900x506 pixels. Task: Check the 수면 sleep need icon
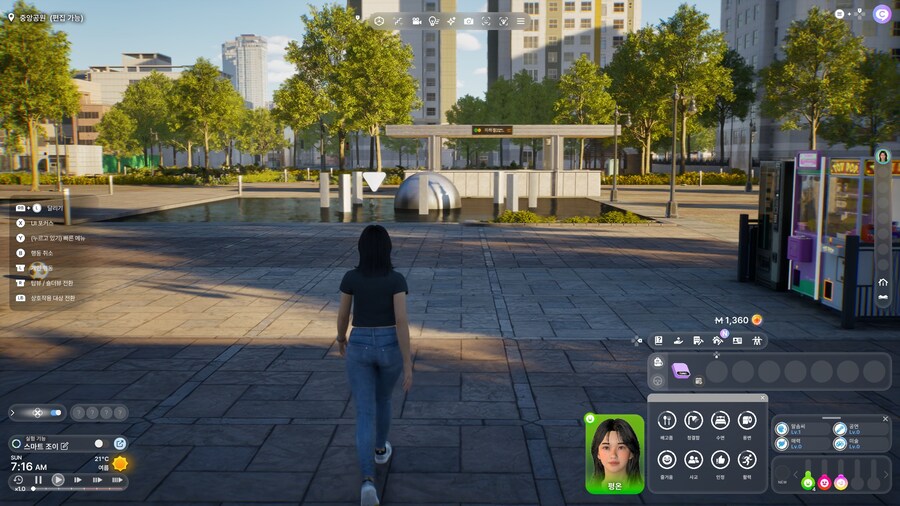tap(720, 421)
